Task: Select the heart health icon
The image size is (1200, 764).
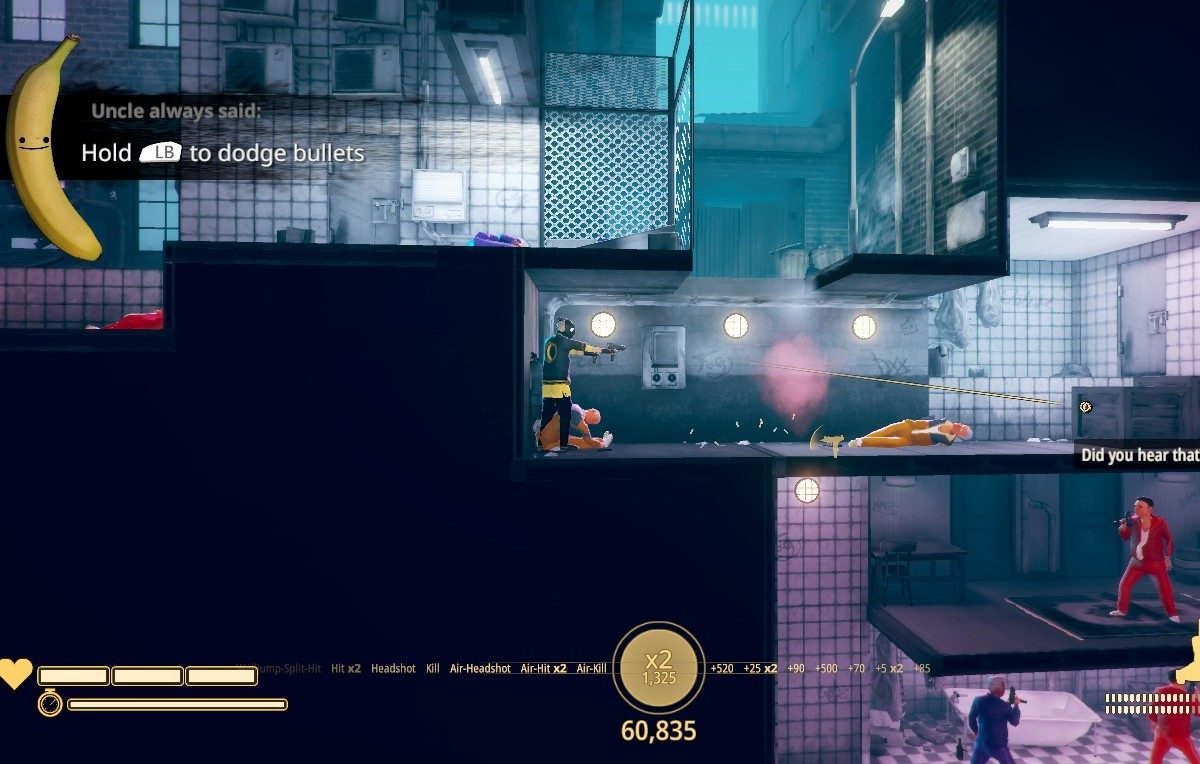Action: [15, 674]
